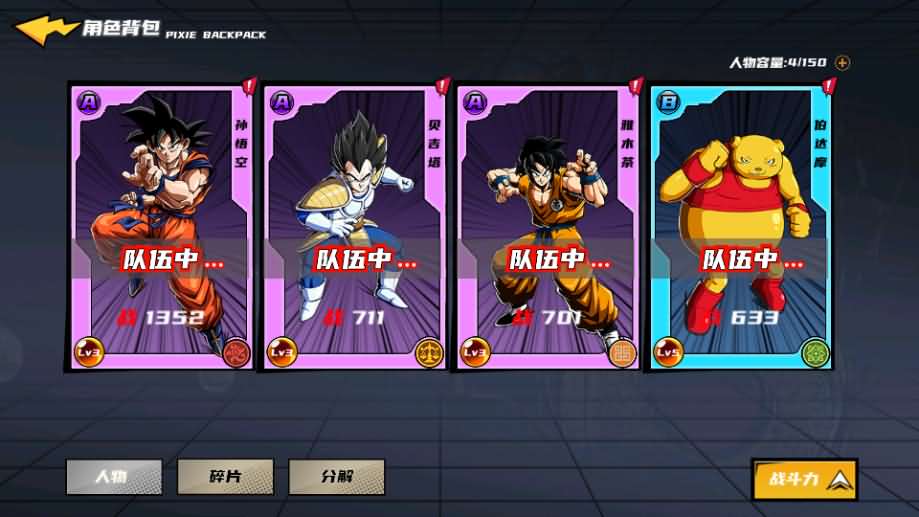Pick the Yamcha character card
This screenshot has width=919, height=517.
click(x=547, y=226)
